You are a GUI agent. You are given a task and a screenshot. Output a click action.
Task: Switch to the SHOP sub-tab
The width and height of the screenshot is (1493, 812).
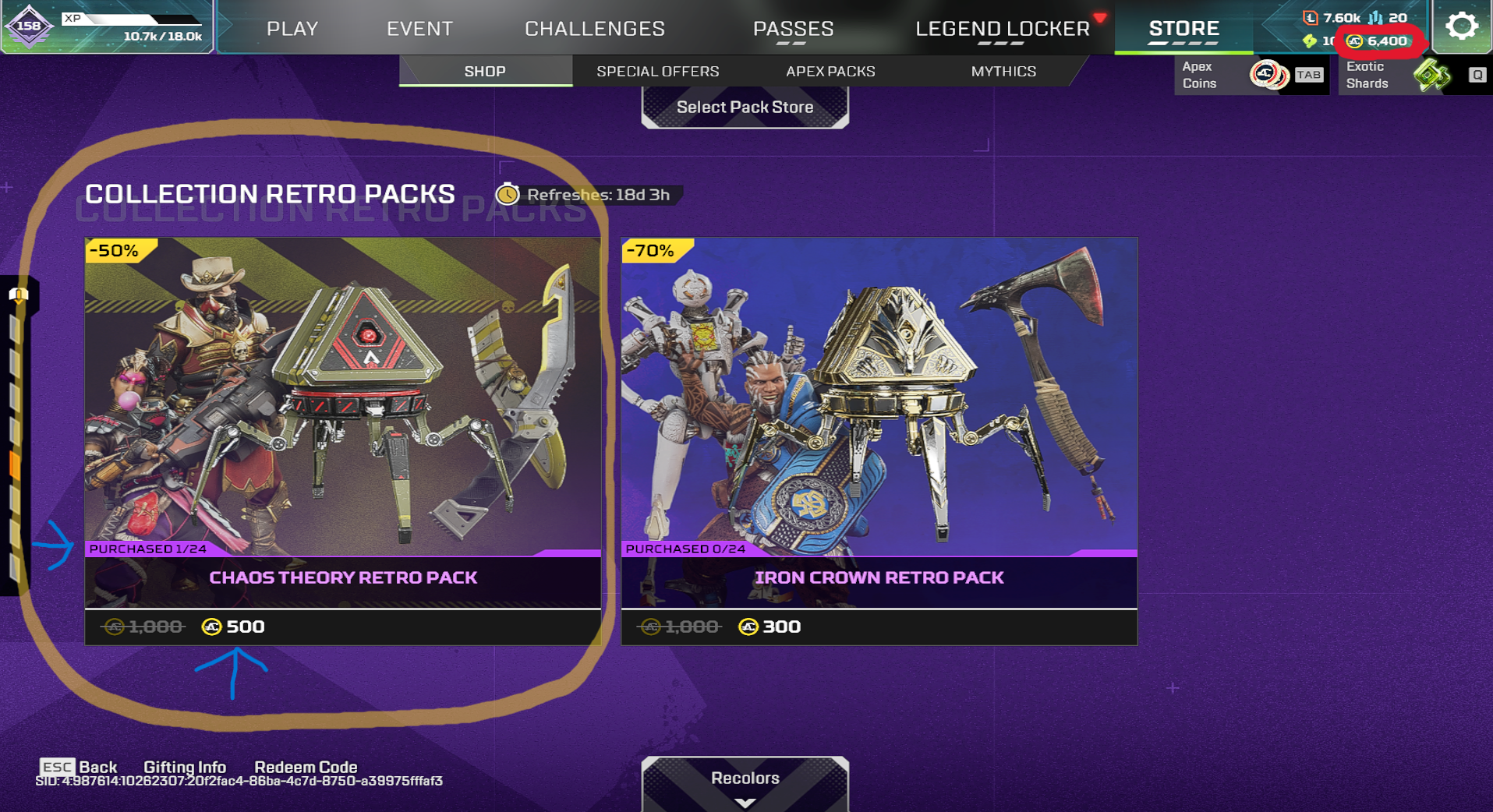(x=485, y=71)
